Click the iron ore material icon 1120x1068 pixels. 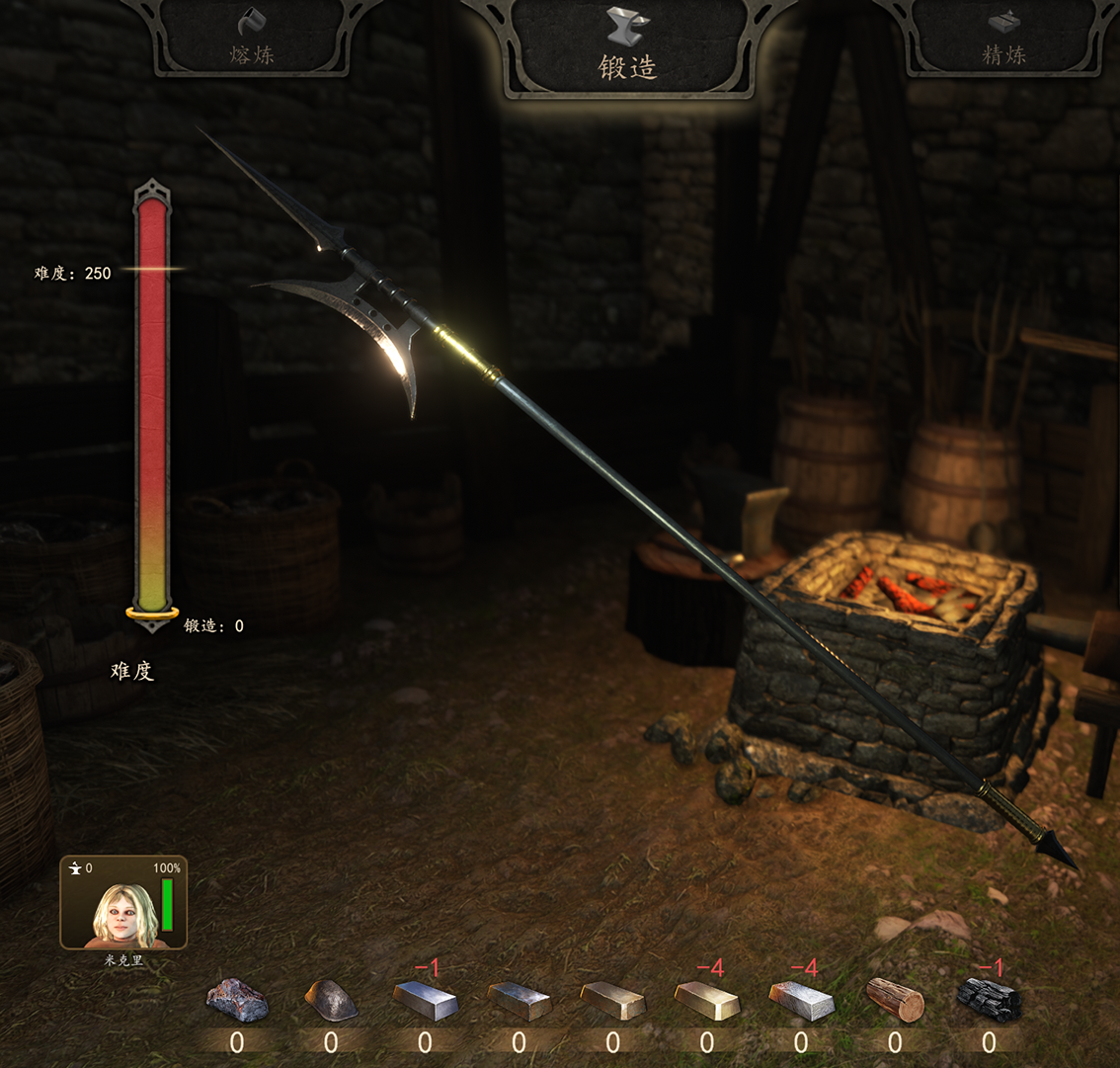point(237,999)
